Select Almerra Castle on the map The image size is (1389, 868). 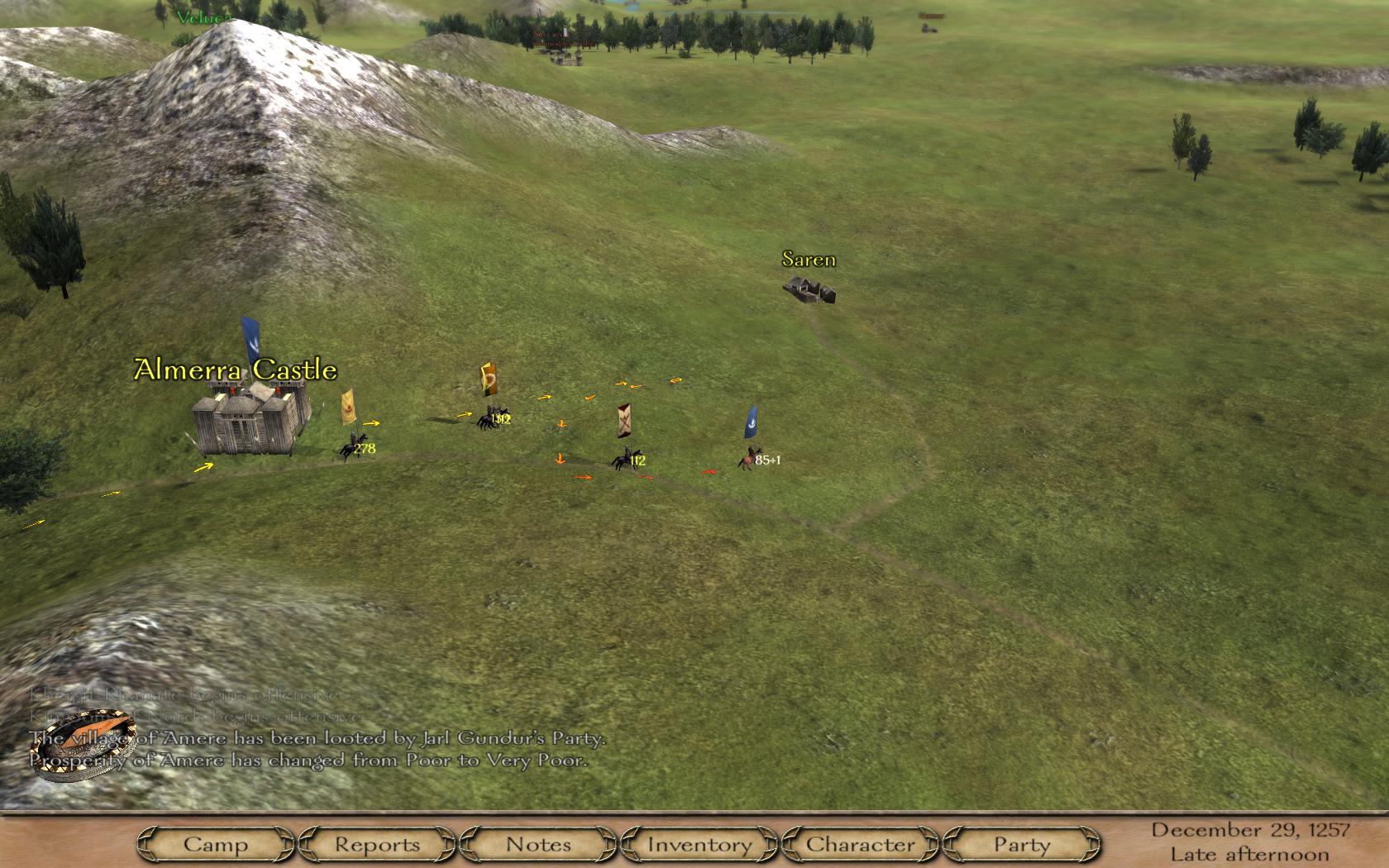pos(246,420)
